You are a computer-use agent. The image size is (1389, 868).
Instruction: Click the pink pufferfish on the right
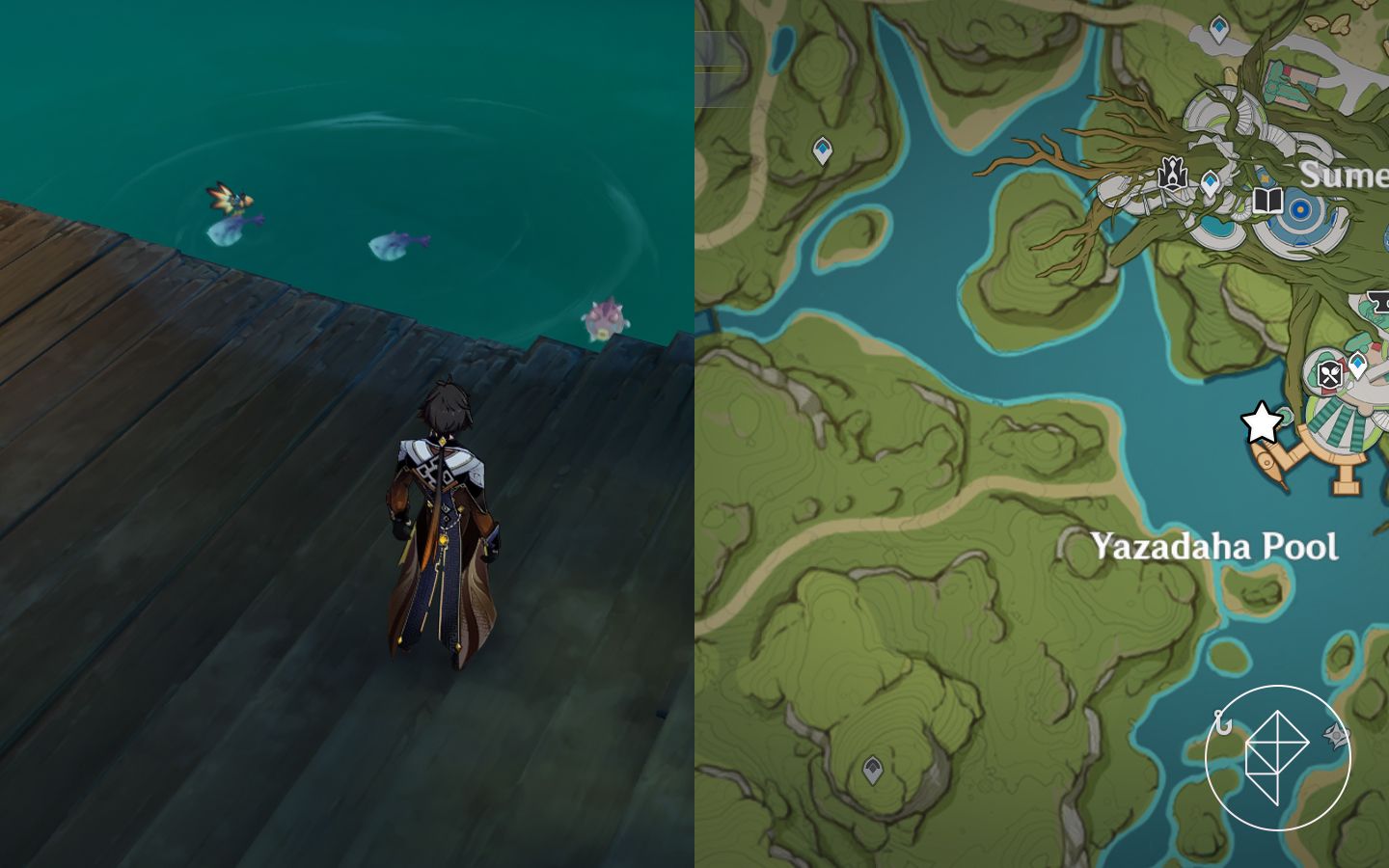[602, 318]
